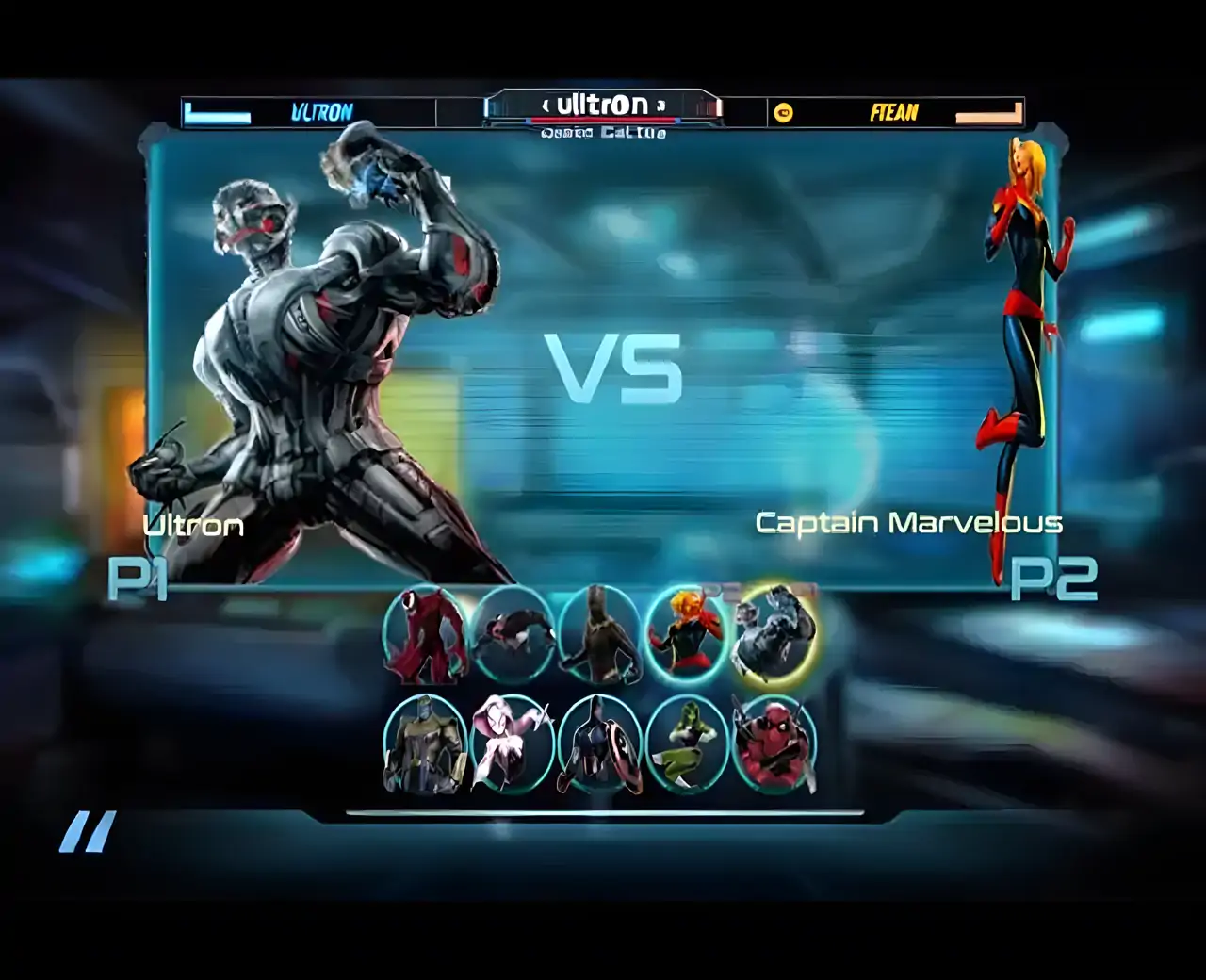Choose the Captain America portrait with shield
This screenshot has height=980, width=1206.
tap(599, 745)
